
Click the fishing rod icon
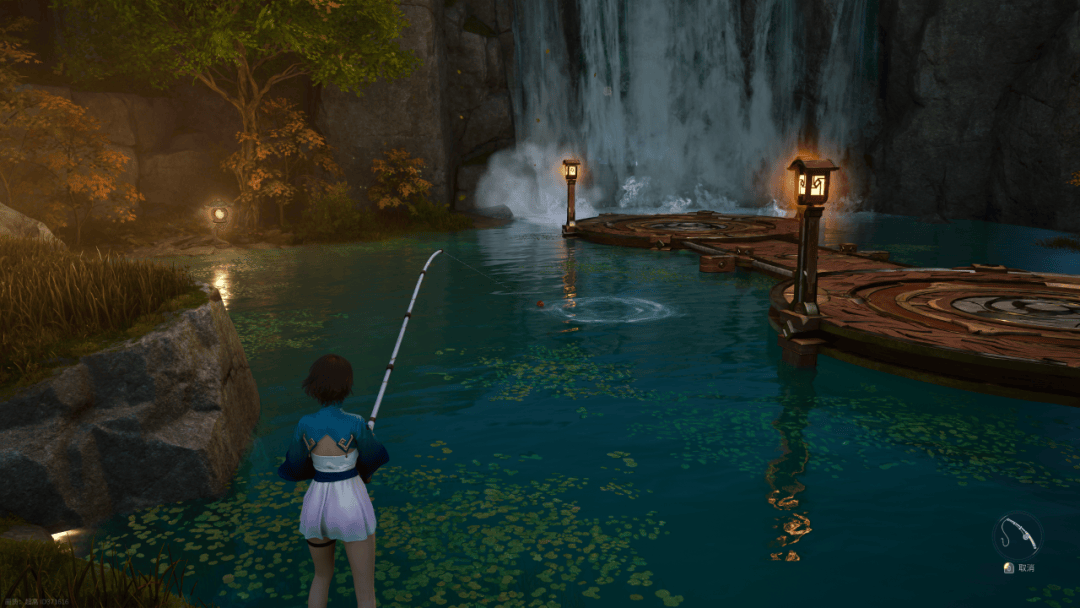click(x=1017, y=535)
